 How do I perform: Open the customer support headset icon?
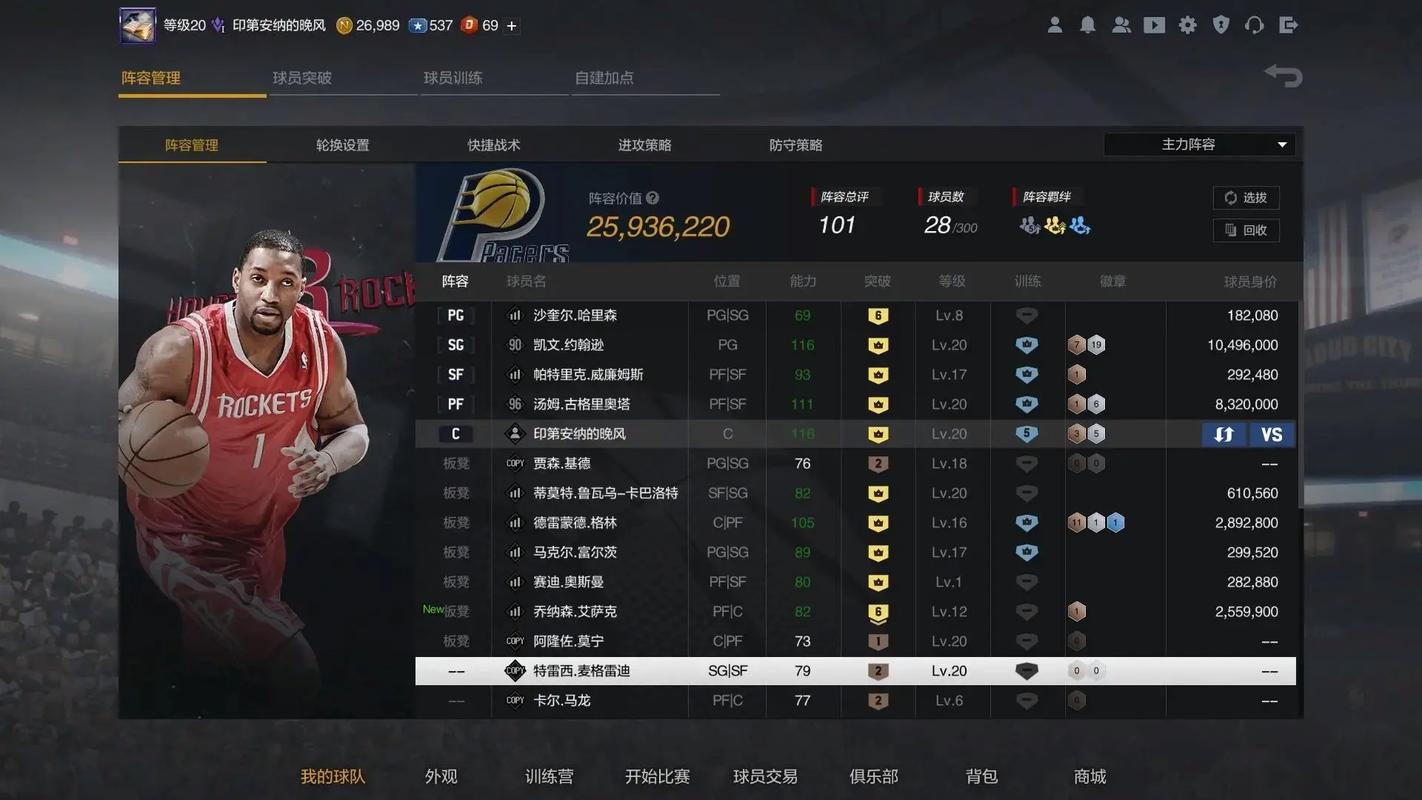1254,24
